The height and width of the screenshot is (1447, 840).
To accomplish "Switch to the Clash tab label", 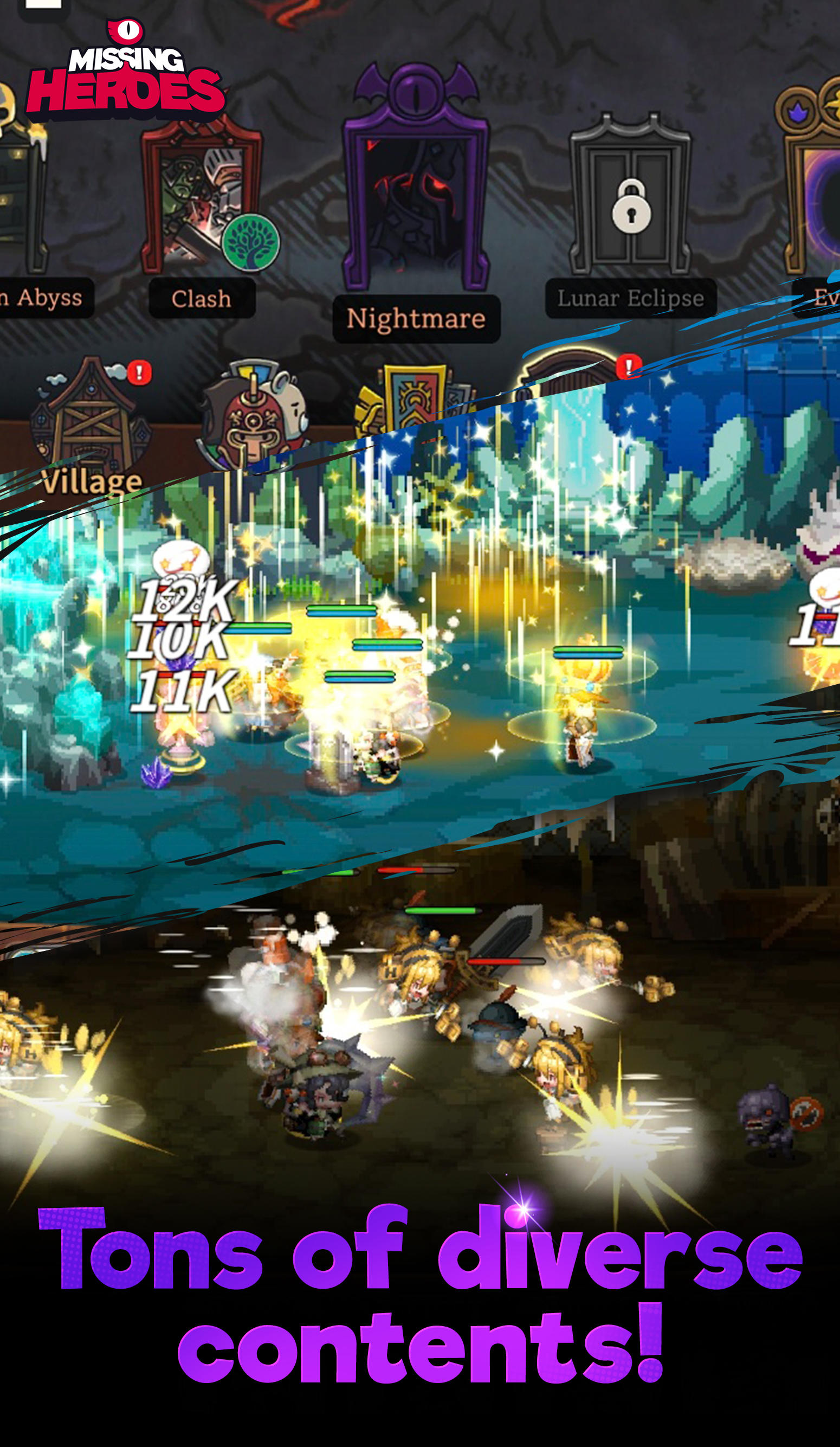I will (202, 299).
